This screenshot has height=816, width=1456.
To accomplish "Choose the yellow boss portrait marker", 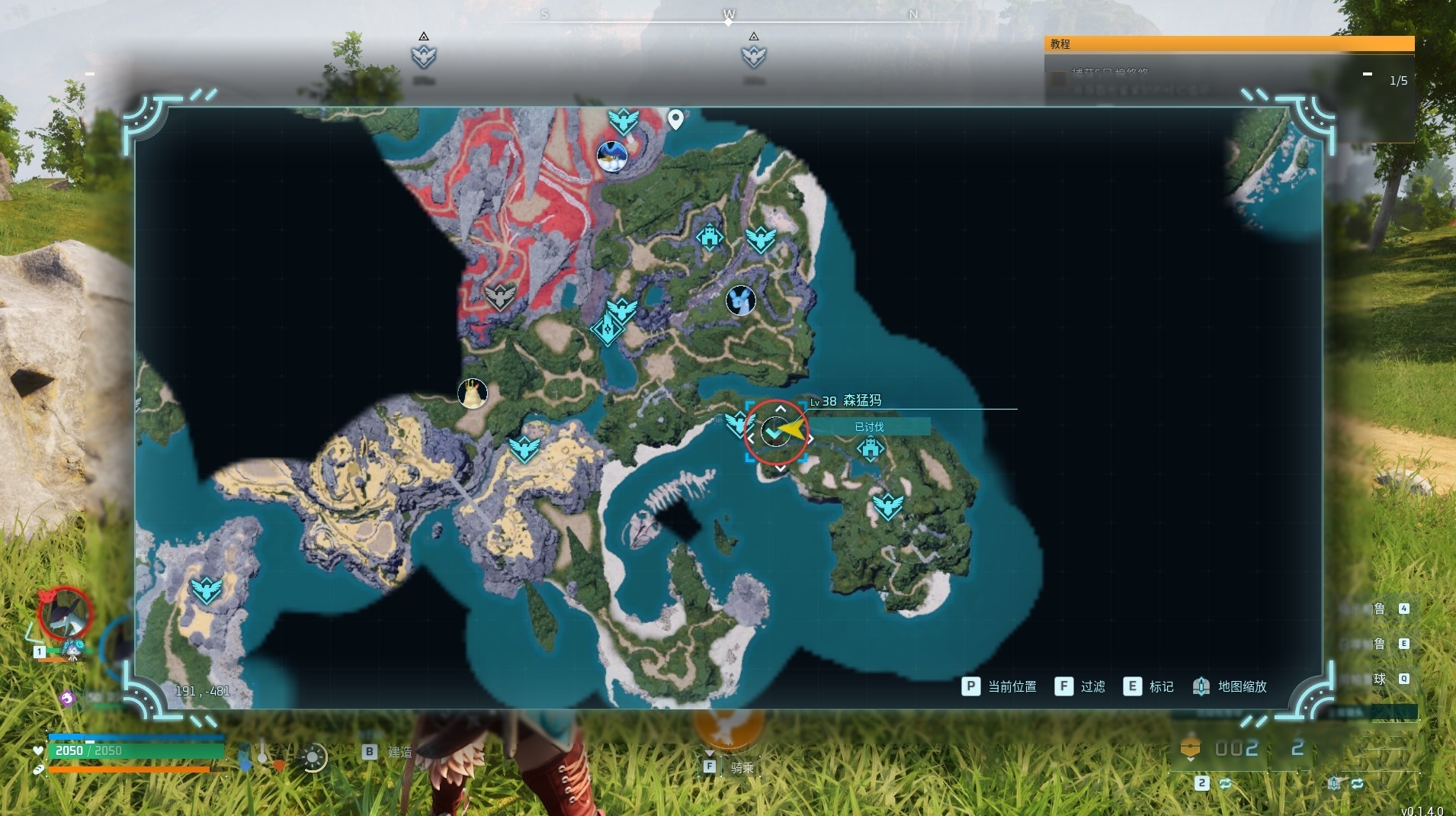I will [x=472, y=394].
